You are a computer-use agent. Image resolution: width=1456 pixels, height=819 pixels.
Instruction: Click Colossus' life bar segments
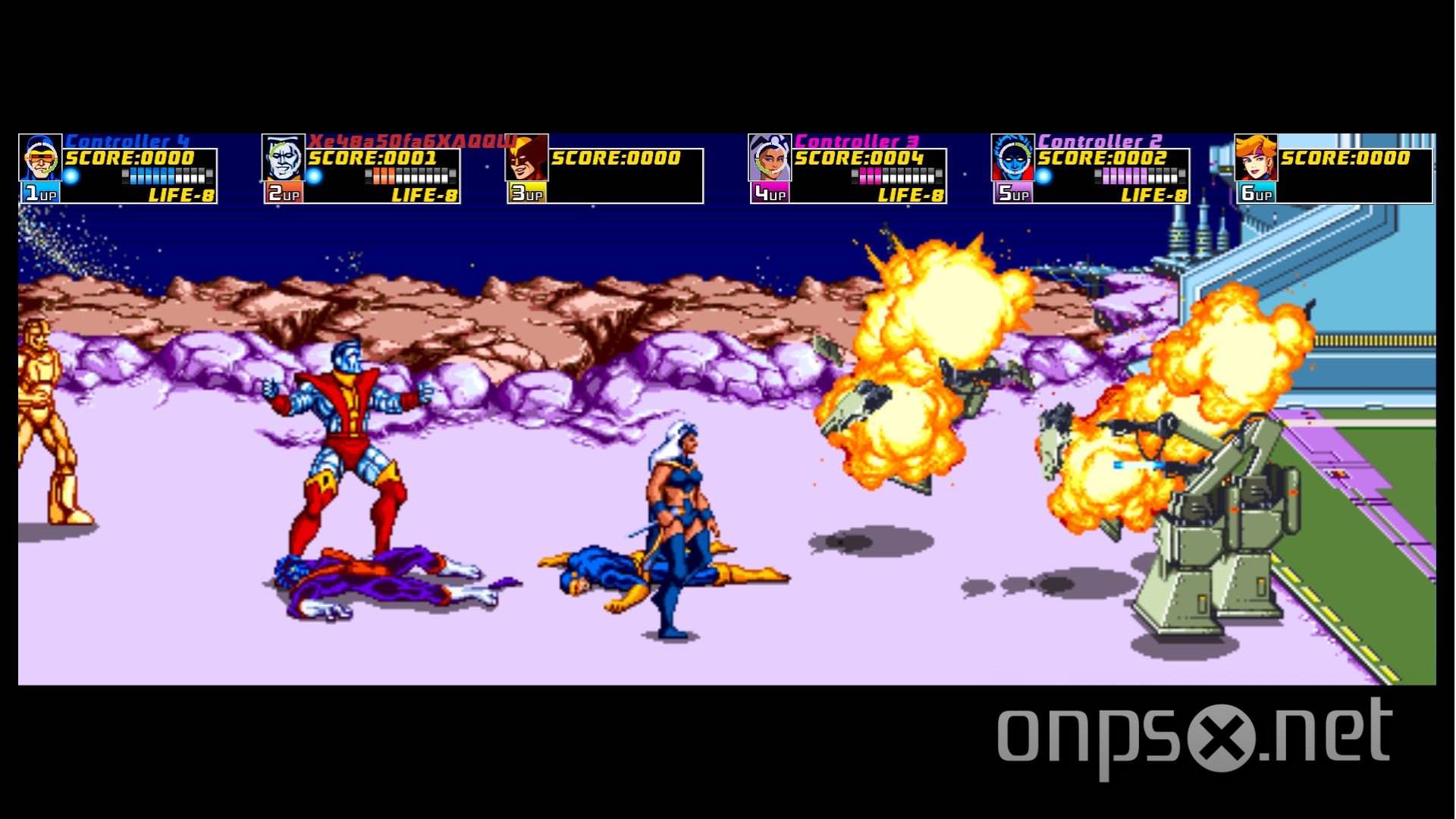point(409,176)
